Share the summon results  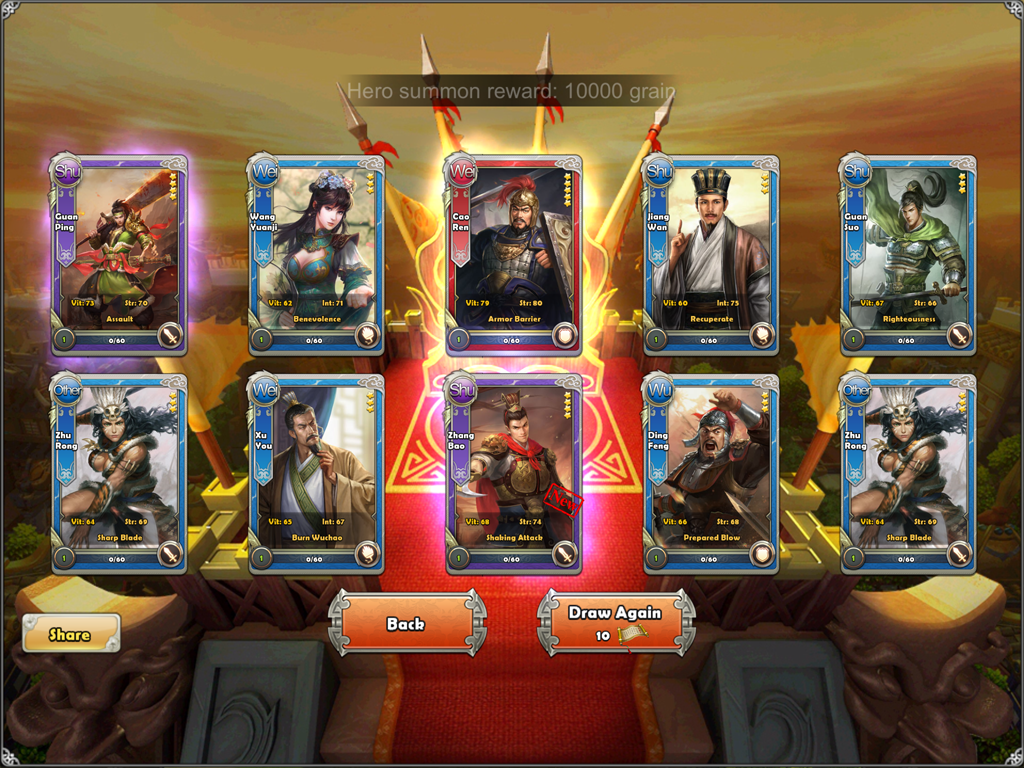coord(70,634)
